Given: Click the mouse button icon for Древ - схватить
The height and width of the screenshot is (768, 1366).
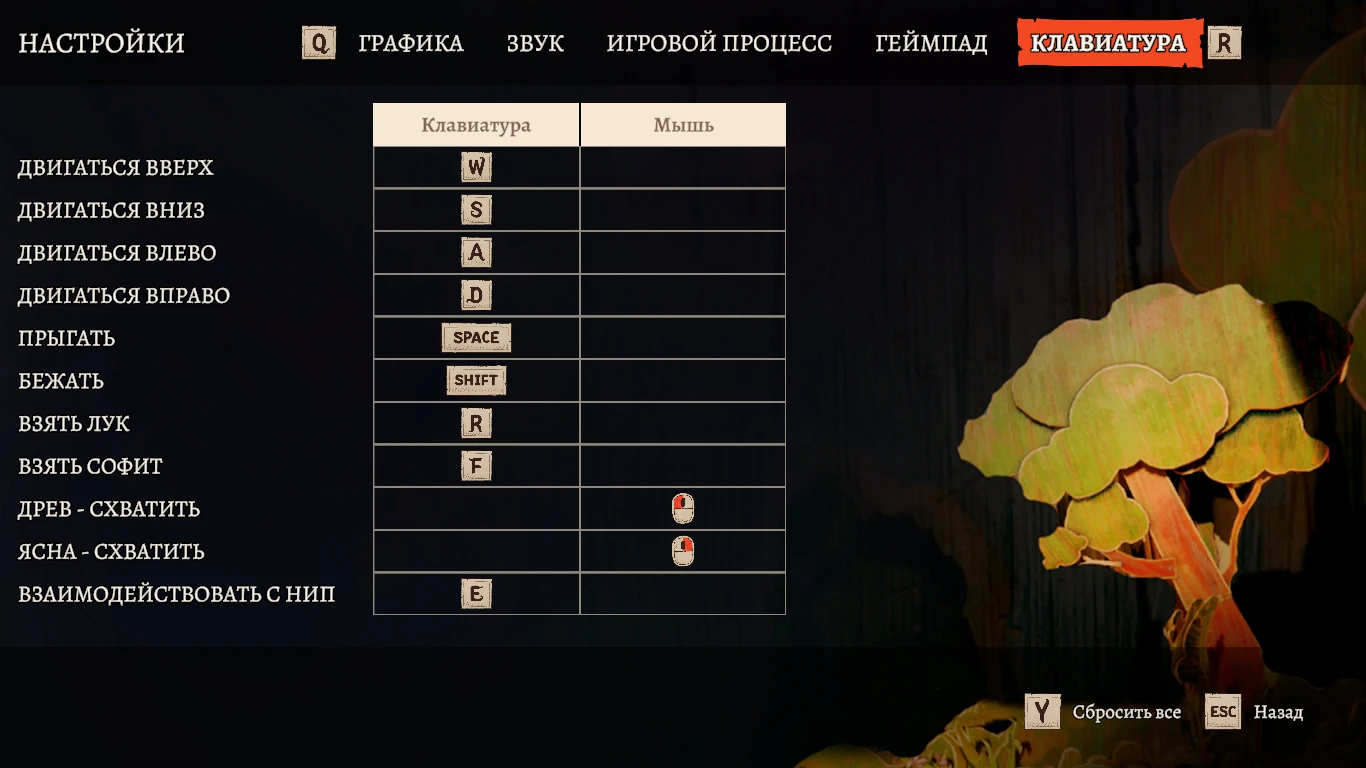Looking at the screenshot, I should [682, 508].
